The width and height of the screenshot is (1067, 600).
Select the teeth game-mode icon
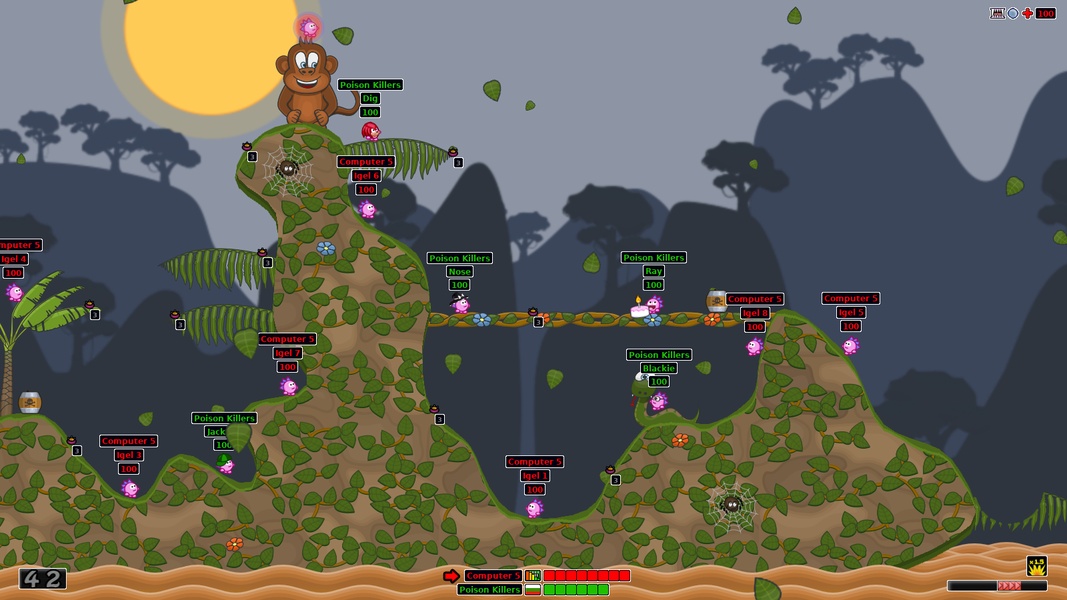tap(997, 13)
